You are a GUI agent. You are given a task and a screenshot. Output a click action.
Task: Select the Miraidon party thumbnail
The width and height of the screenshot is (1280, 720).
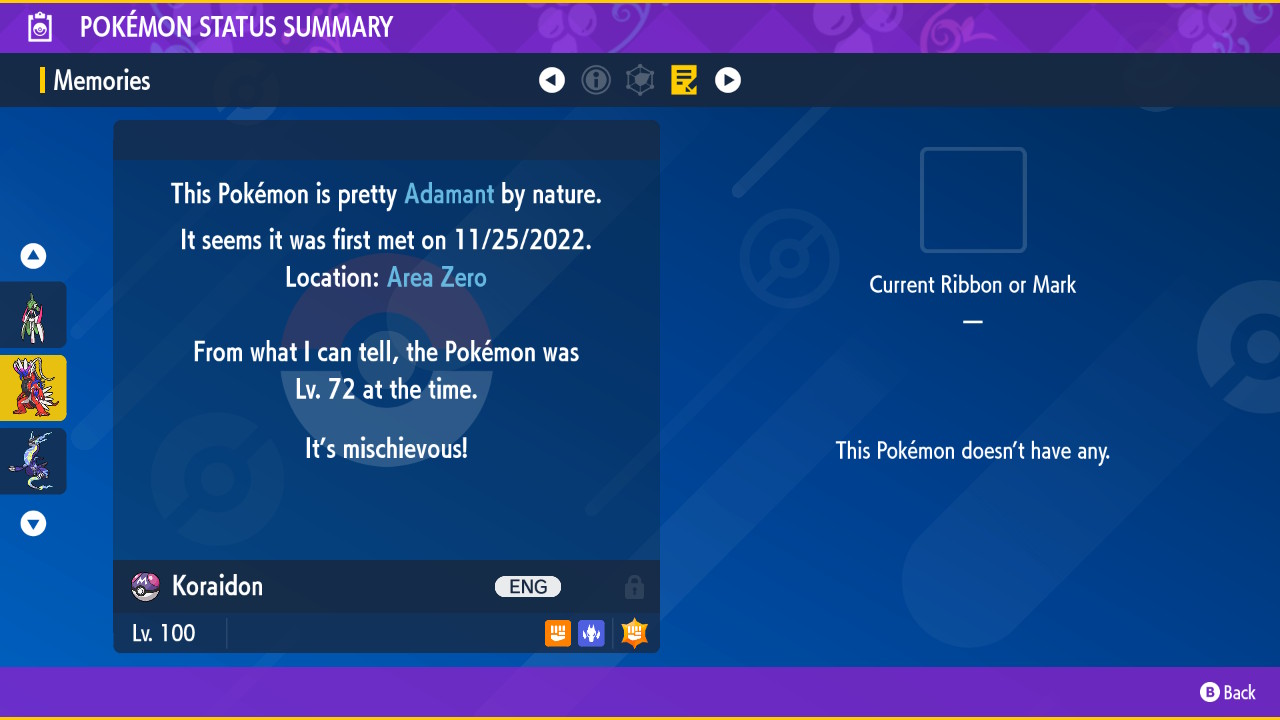34,461
